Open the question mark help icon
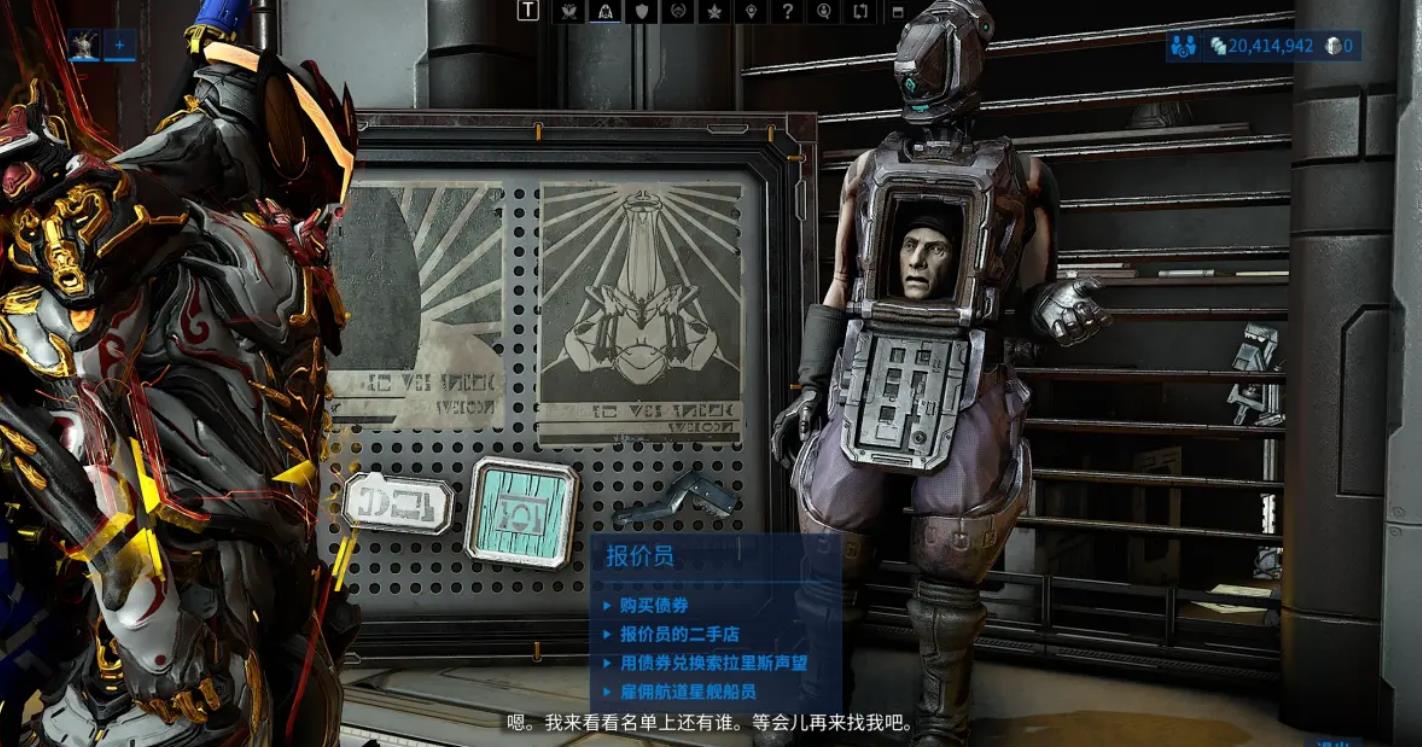This screenshot has height=747, width=1422. pos(788,11)
